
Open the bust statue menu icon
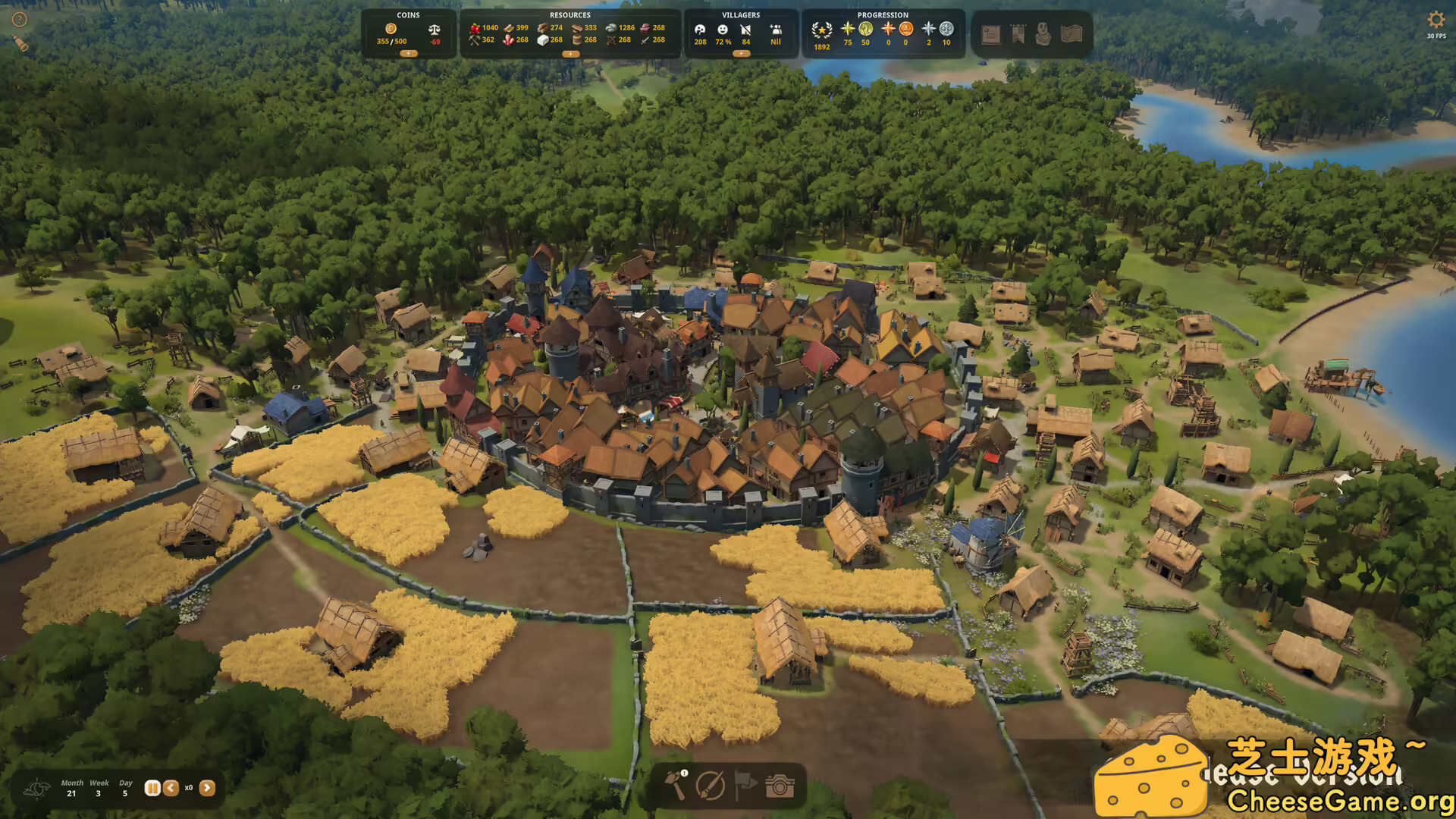(x=1043, y=34)
